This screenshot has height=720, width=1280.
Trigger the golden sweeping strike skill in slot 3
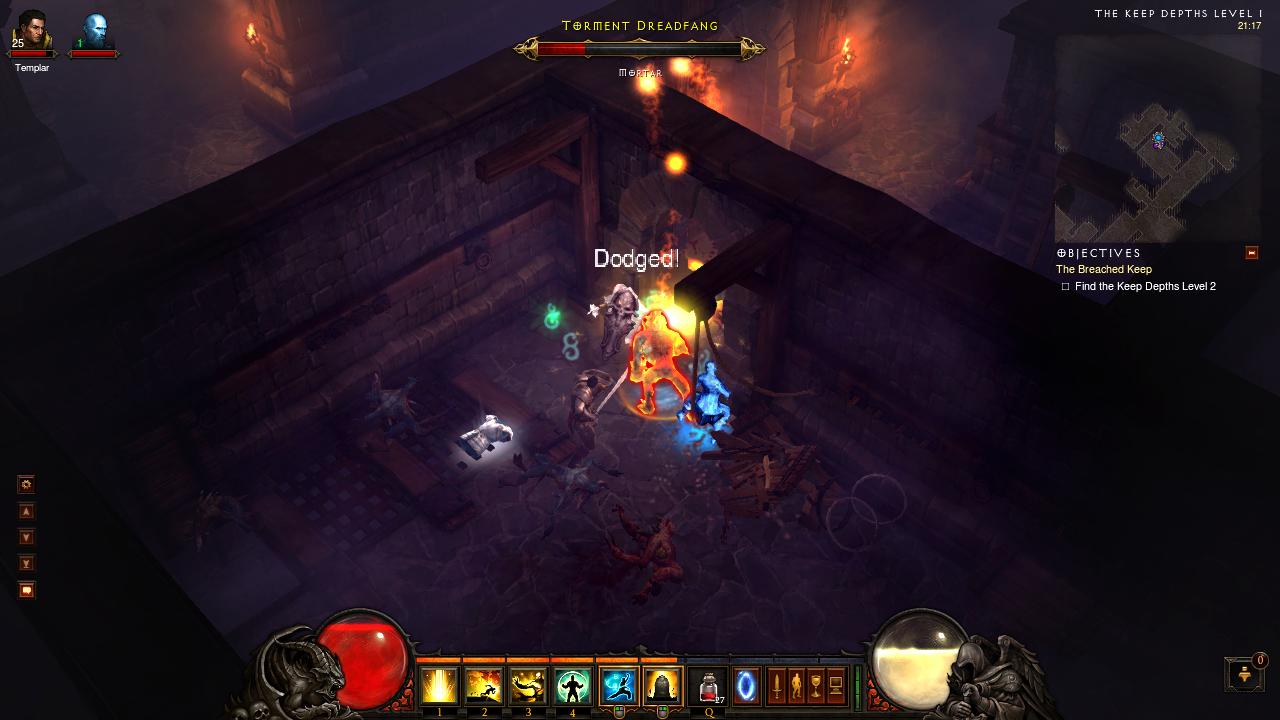(x=528, y=685)
